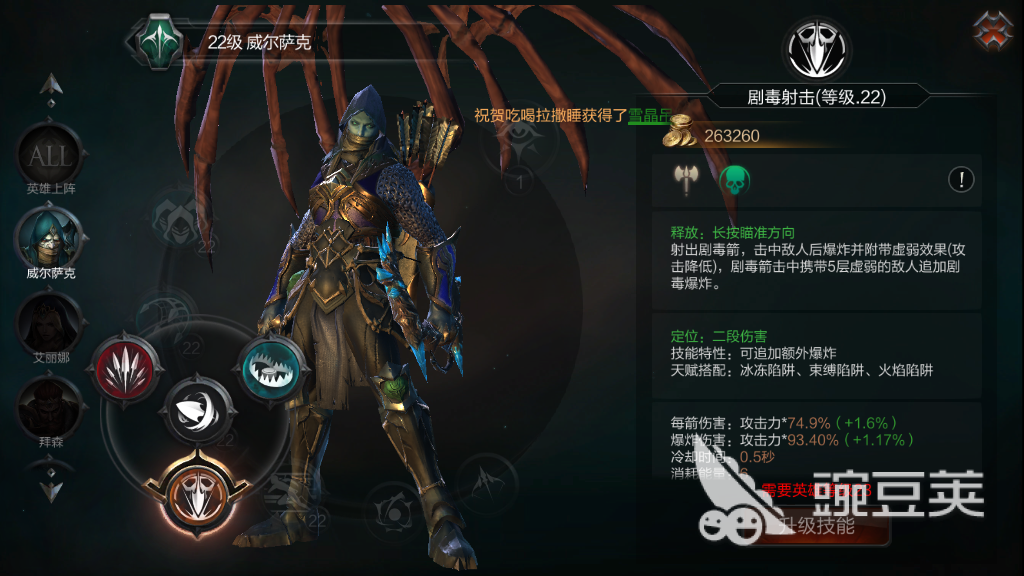Choose hero 威尔萨克 portrait

click(48, 237)
